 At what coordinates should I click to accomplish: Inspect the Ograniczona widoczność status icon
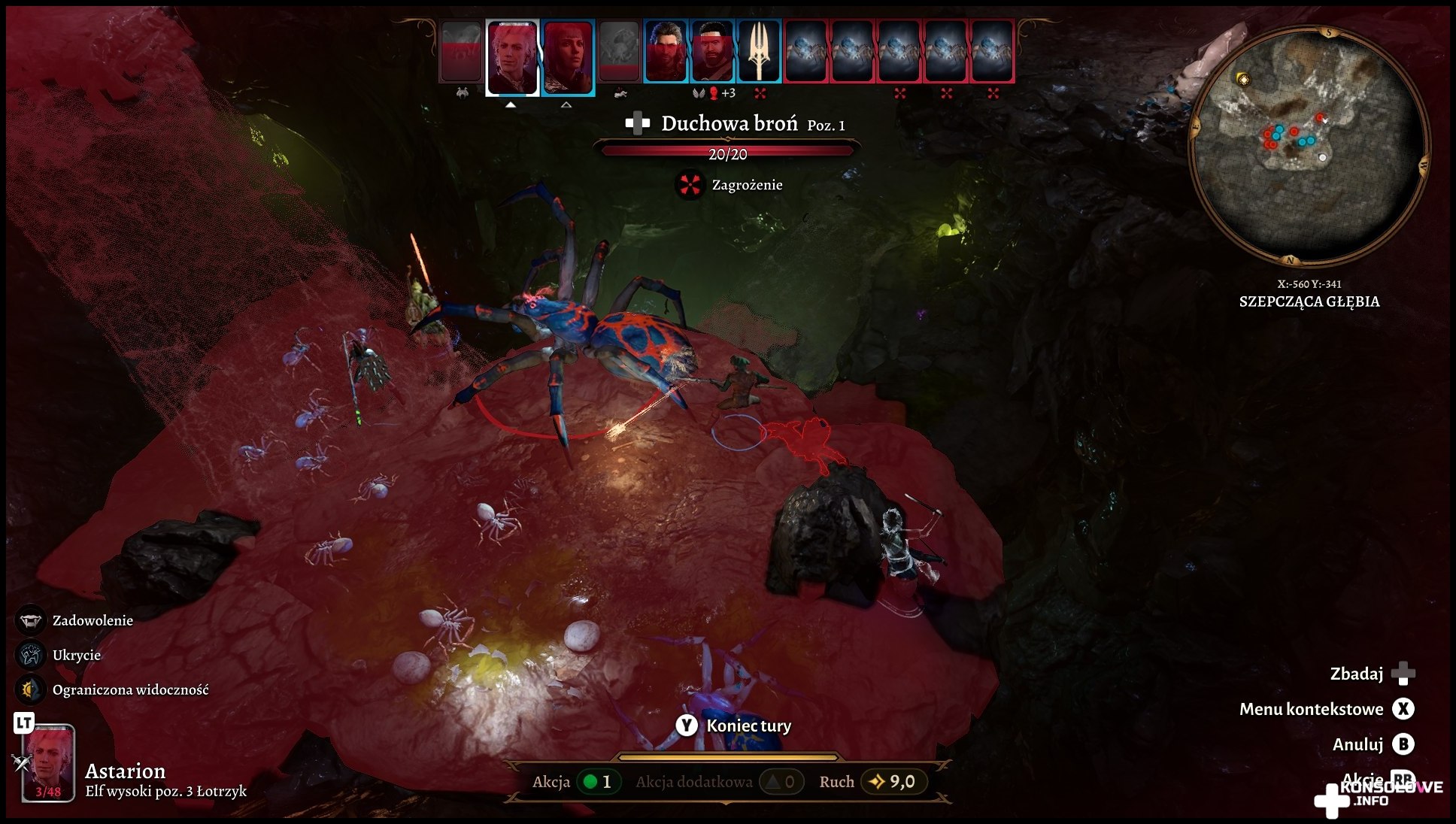[x=30, y=689]
